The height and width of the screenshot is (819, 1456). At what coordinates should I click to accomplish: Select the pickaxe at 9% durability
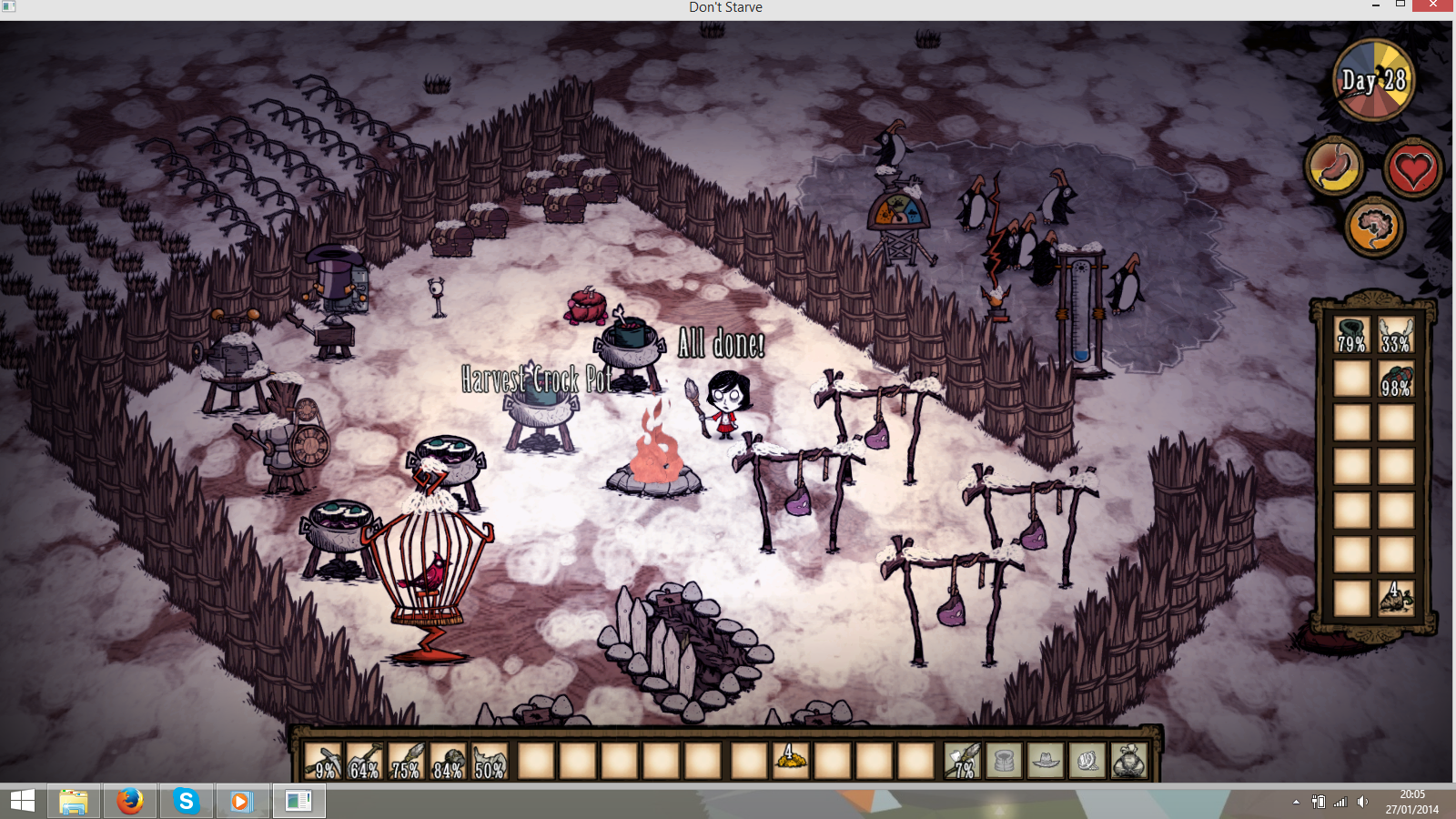(322, 761)
